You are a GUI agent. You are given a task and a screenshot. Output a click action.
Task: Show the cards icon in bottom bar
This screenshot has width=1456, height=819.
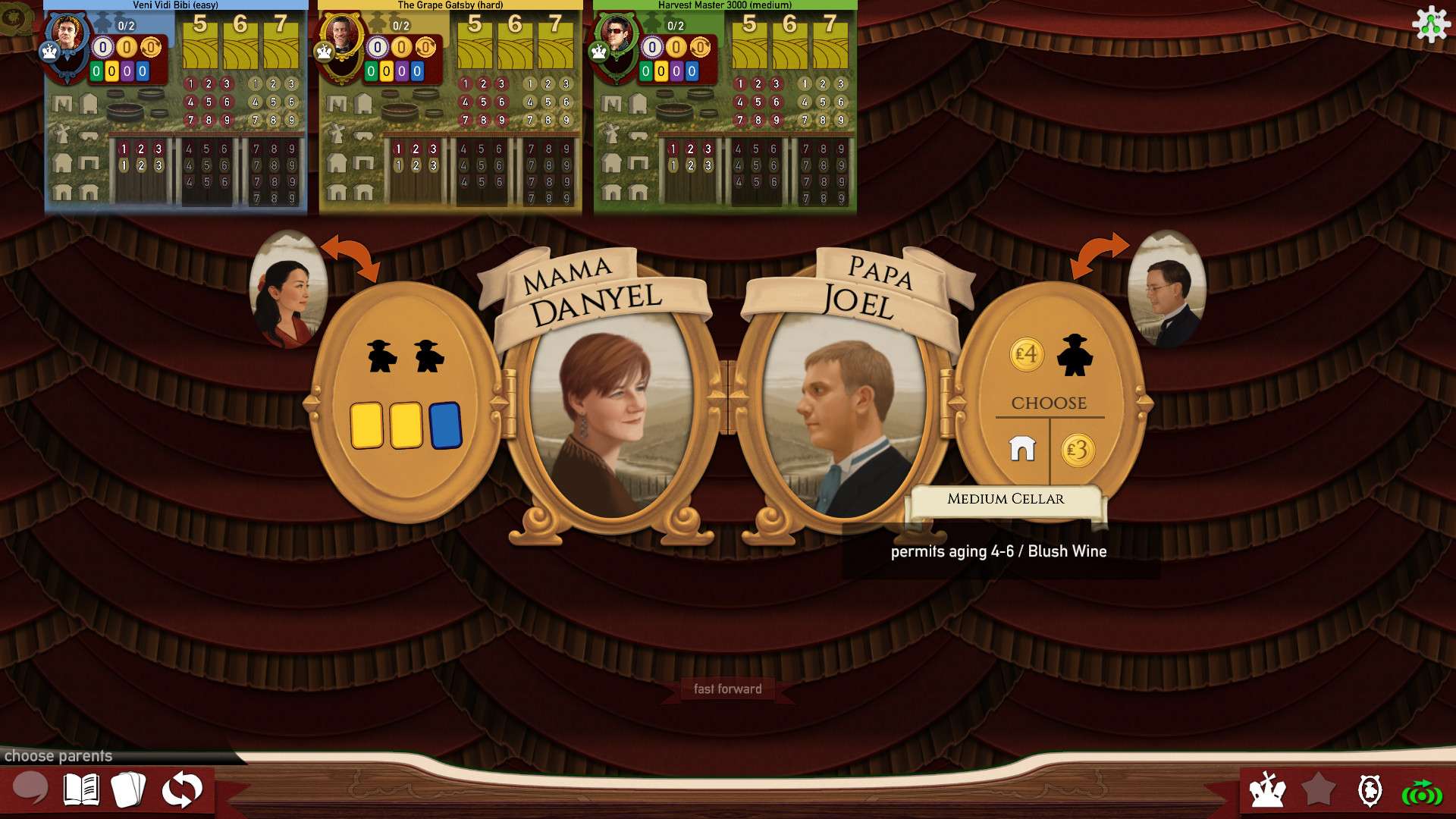pos(129,789)
